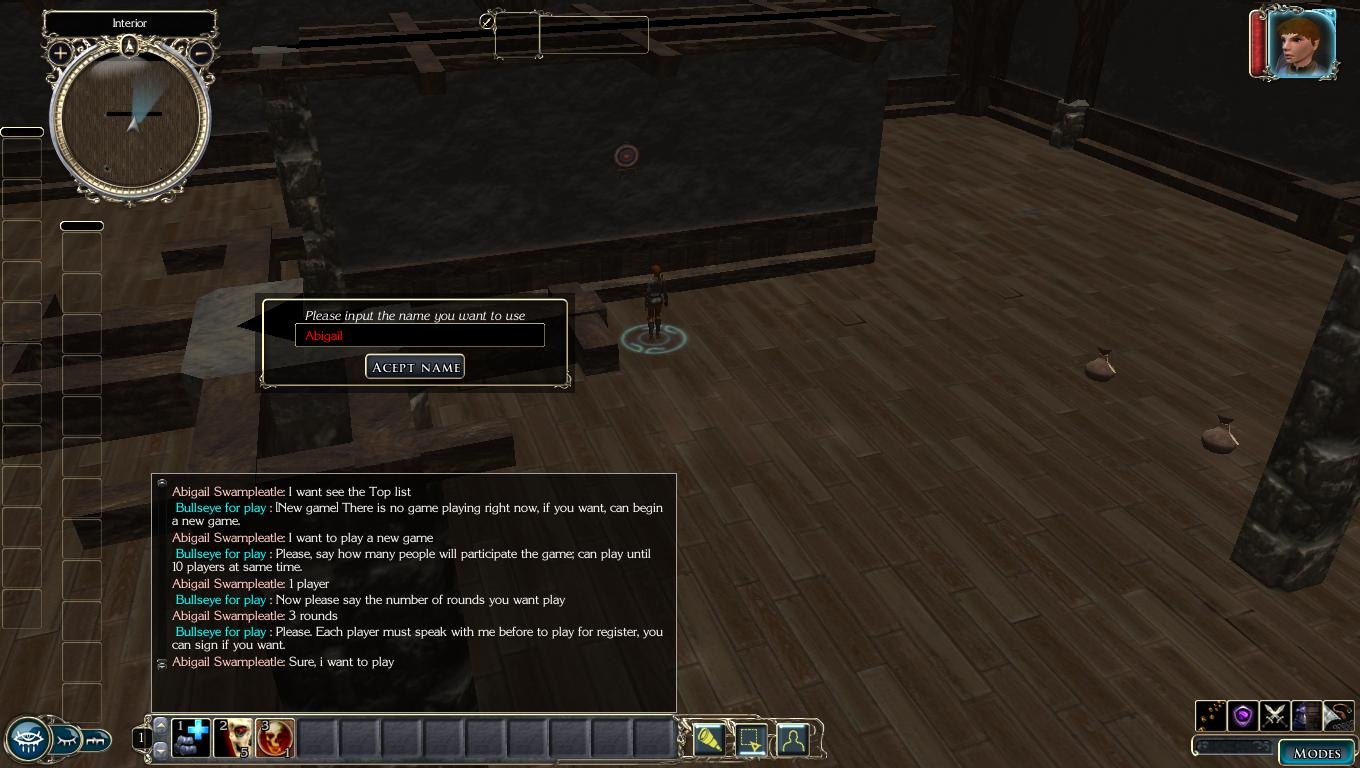Click the large eye emblem button
Image resolution: width=1360 pixels, height=768 pixels.
pyautogui.click(x=27, y=740)
